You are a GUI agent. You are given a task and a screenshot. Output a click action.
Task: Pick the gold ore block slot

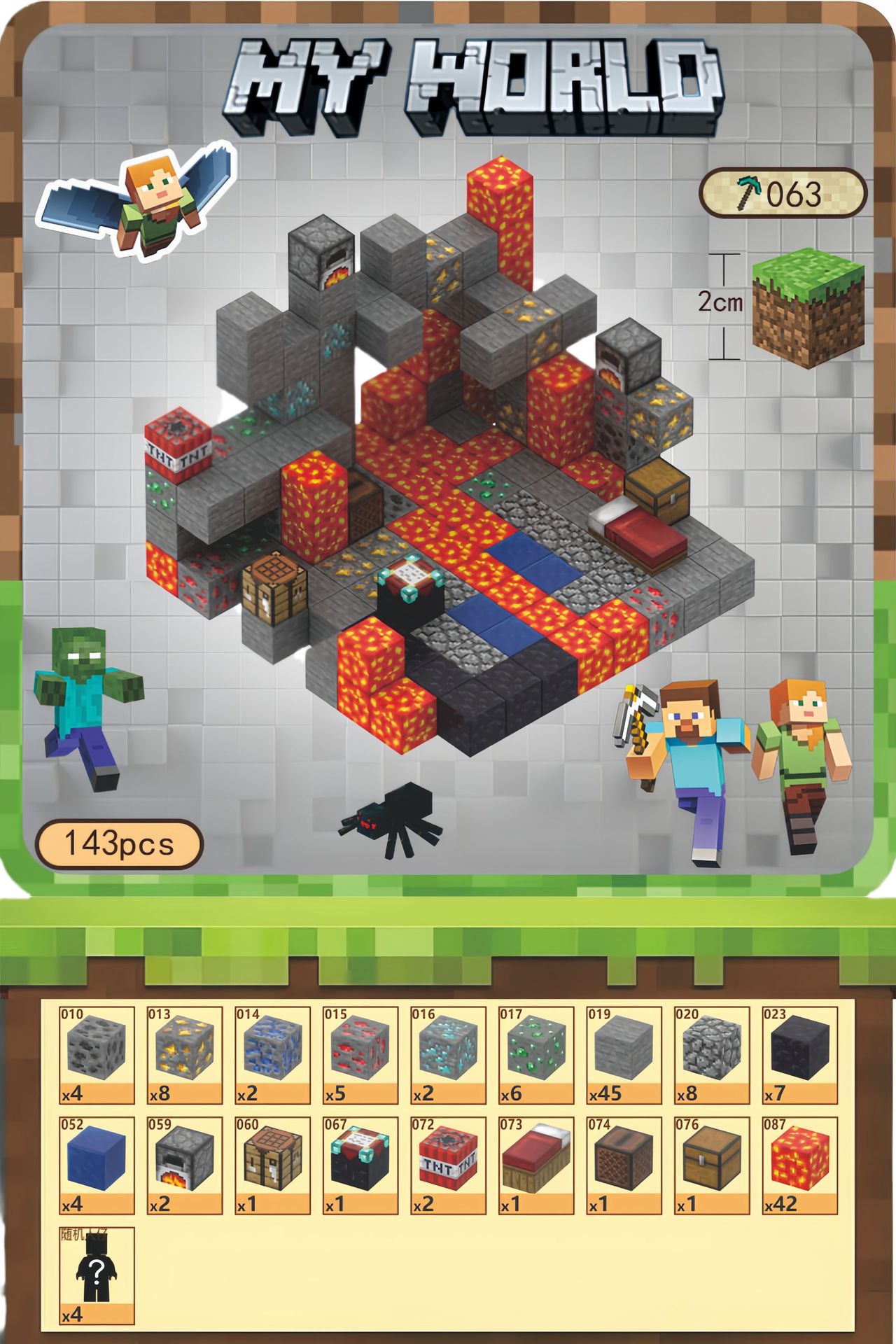185,1056
